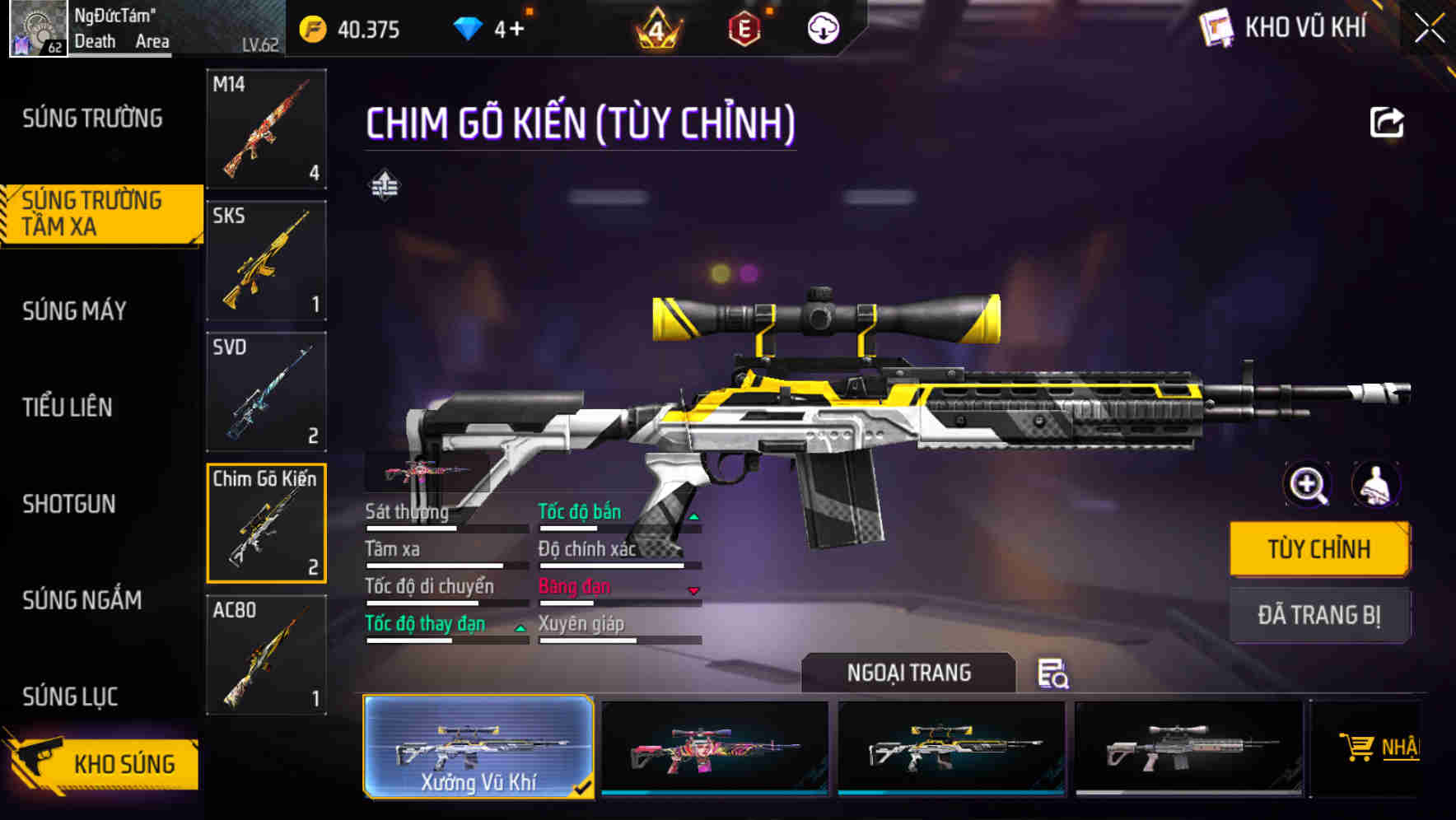Click the diamond currency icon
The width and height of the screenshot is (1456, 820).
click(469, 27)
